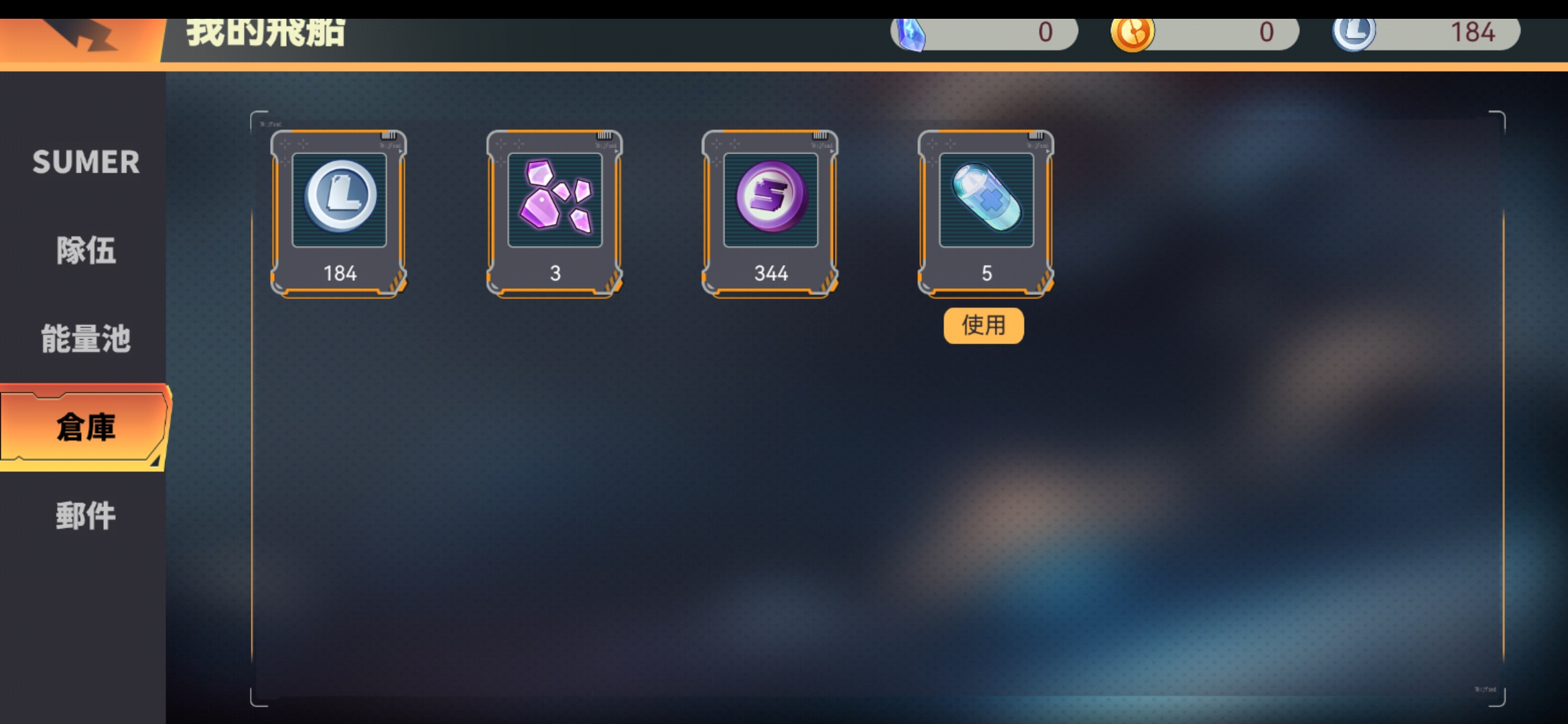1568x724 pixels.
Task: Switch to the 隊伍 team tab
Action: pos(86,251)
